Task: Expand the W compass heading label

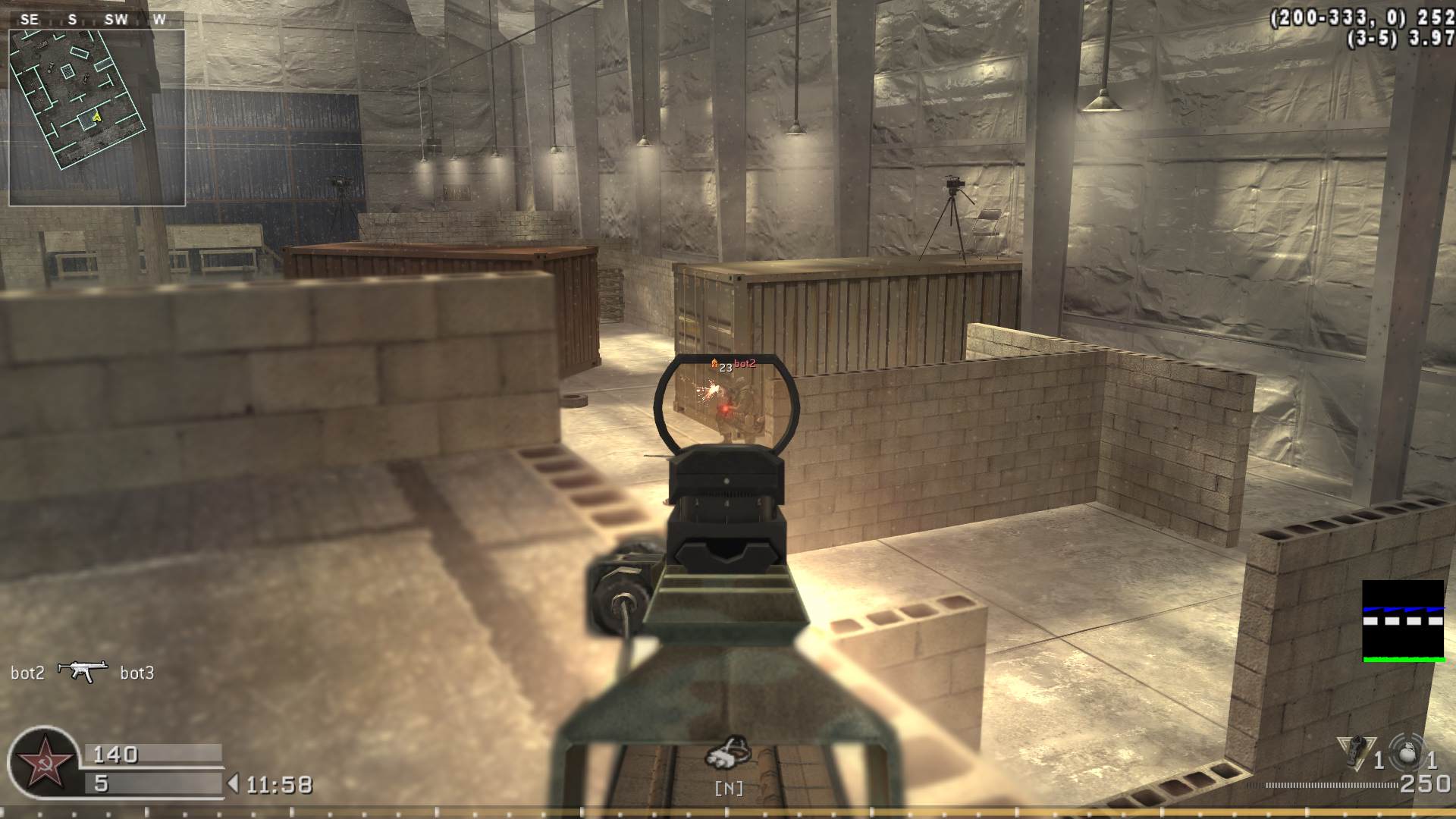Action: 158,20
